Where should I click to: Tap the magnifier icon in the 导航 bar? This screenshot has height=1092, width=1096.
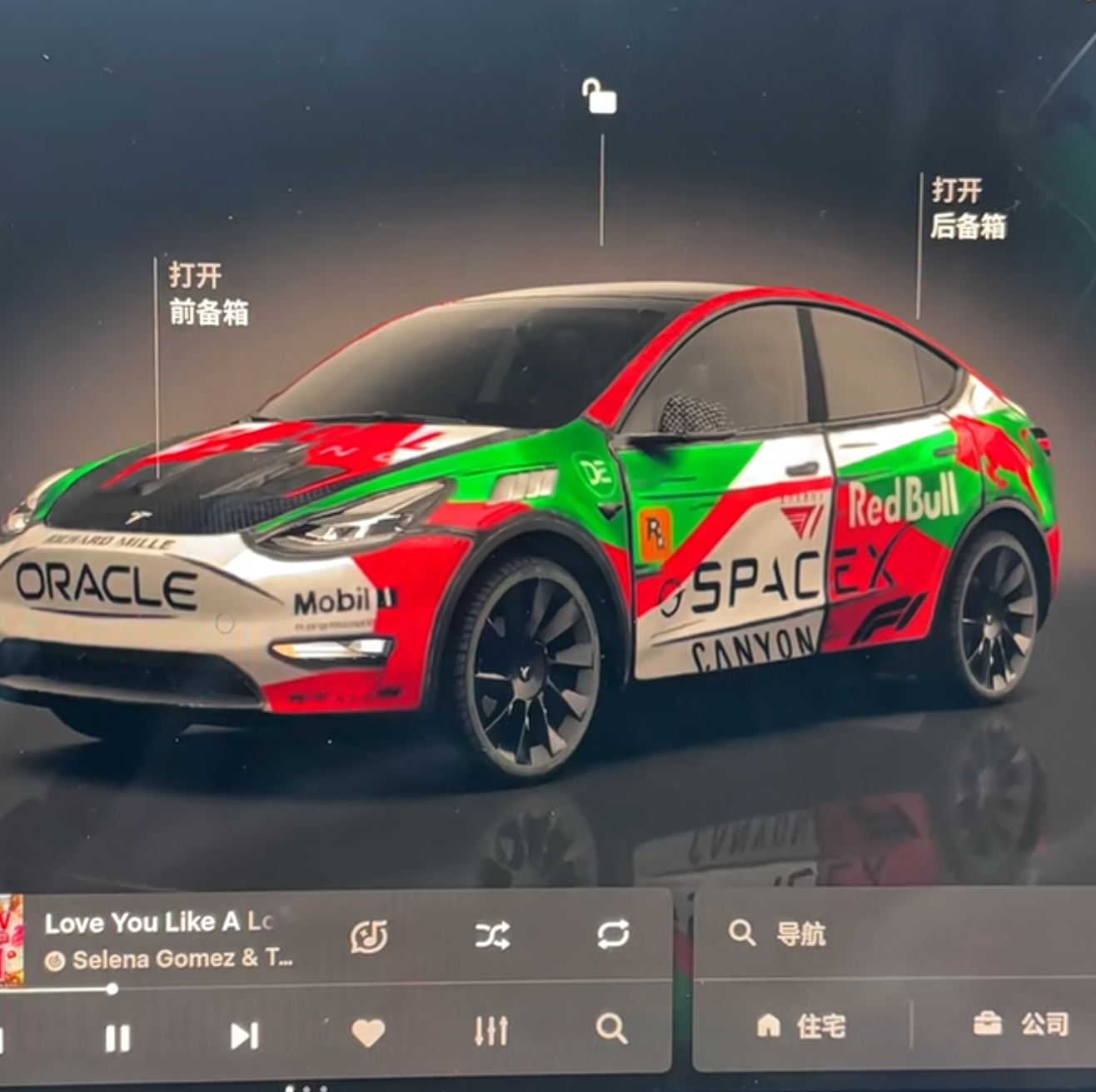[x=744, y=934]
